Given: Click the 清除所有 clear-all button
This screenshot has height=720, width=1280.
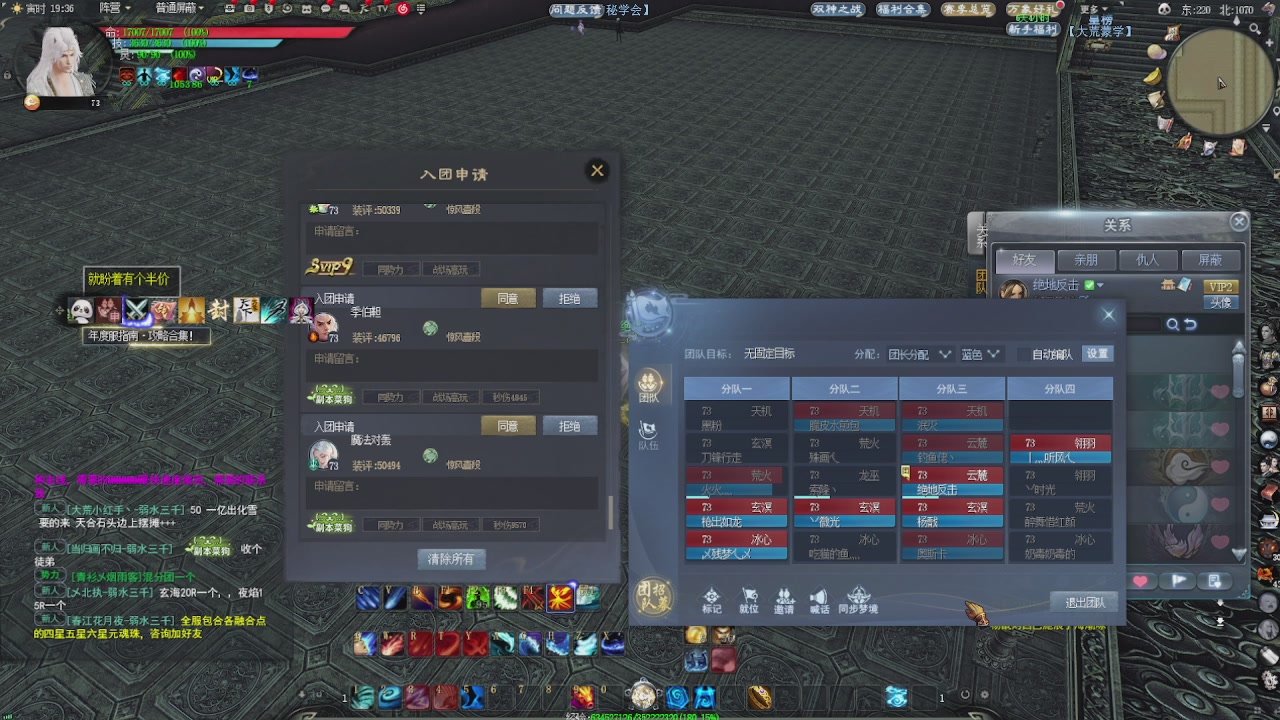Looking at the screenshot, I should pyautogui.click(x=451, y=559).
